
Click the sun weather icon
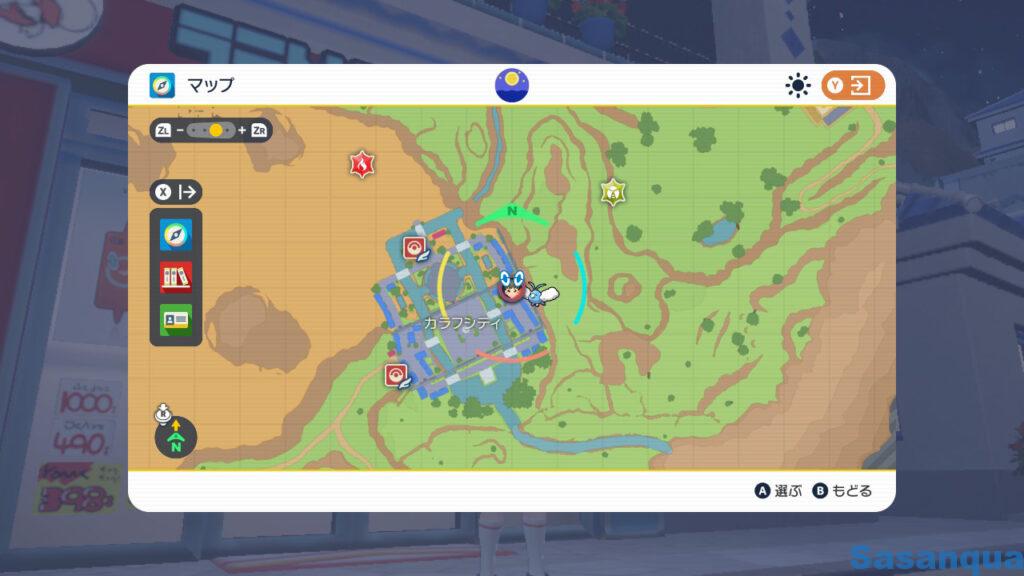click(x=797, y=86)
